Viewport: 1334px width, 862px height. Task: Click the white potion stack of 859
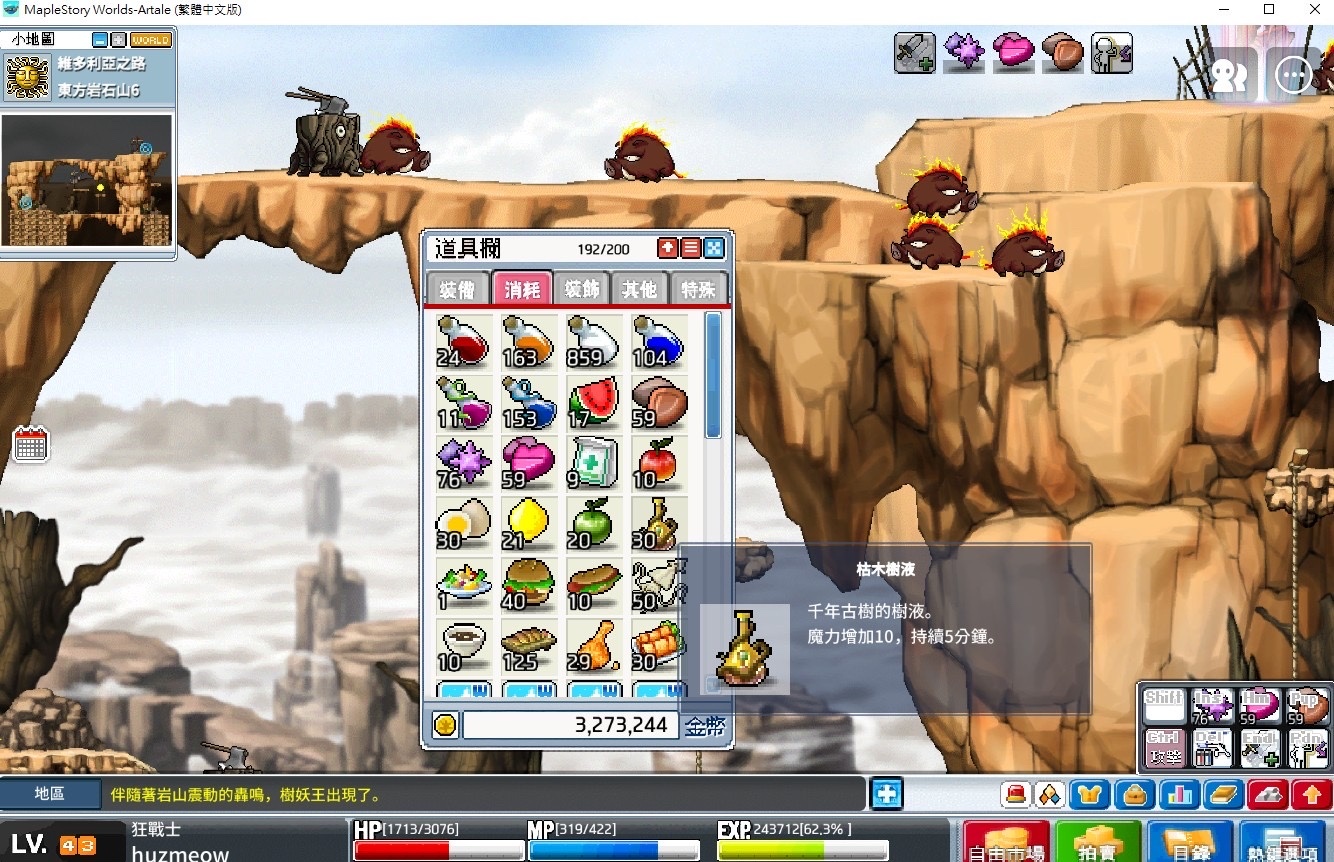pos(594,341)
